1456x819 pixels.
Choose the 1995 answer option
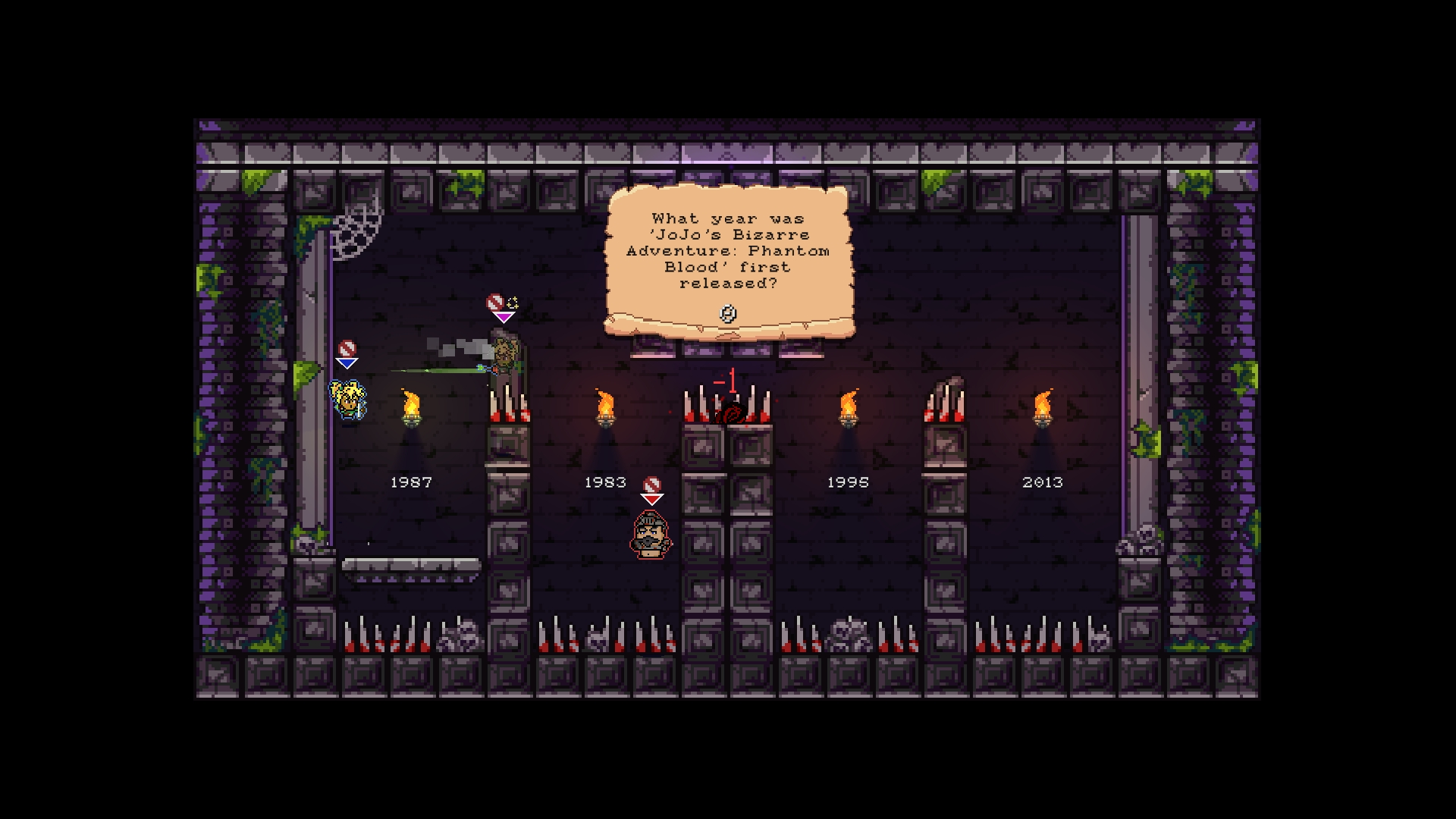pos(847,481)
